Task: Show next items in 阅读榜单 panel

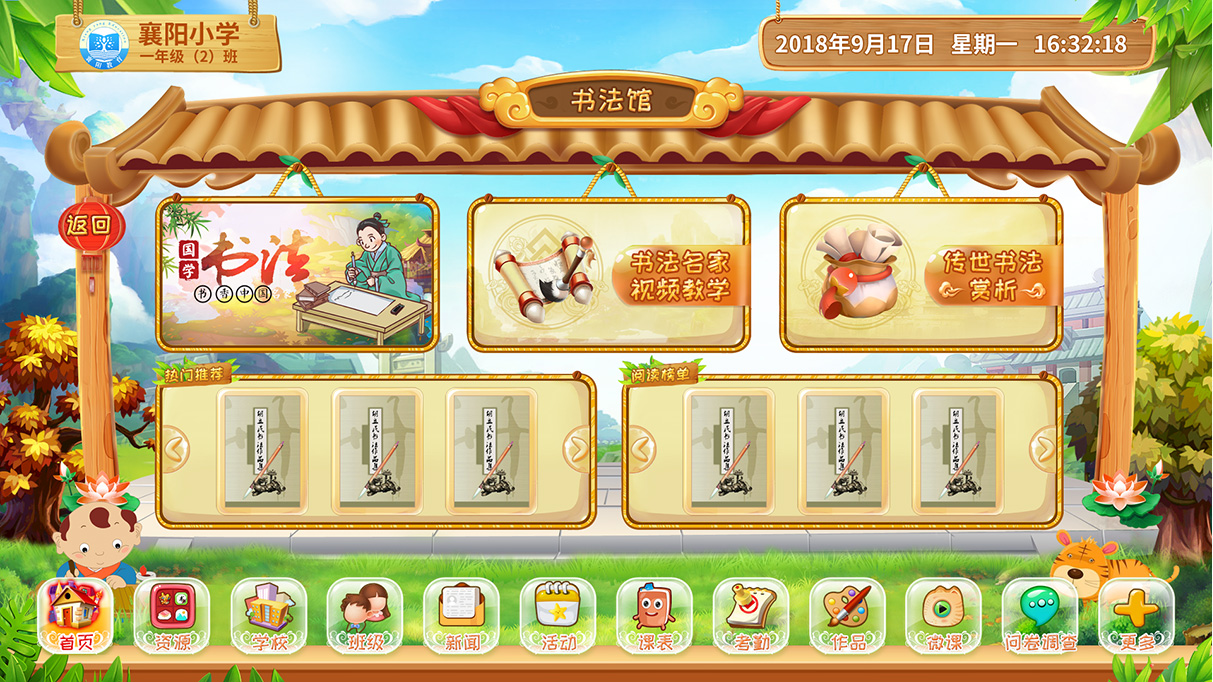Action: pos(1043,449)
